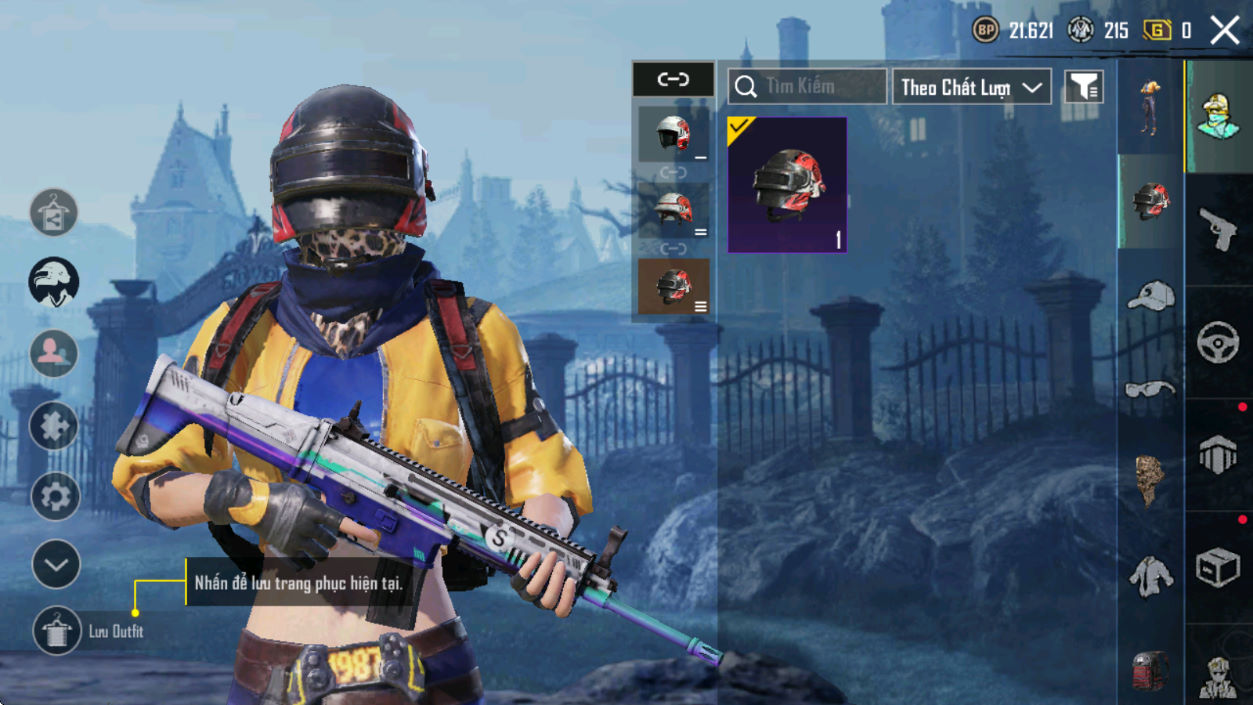Collapse the side menu with down arrow

click(56, 565)
